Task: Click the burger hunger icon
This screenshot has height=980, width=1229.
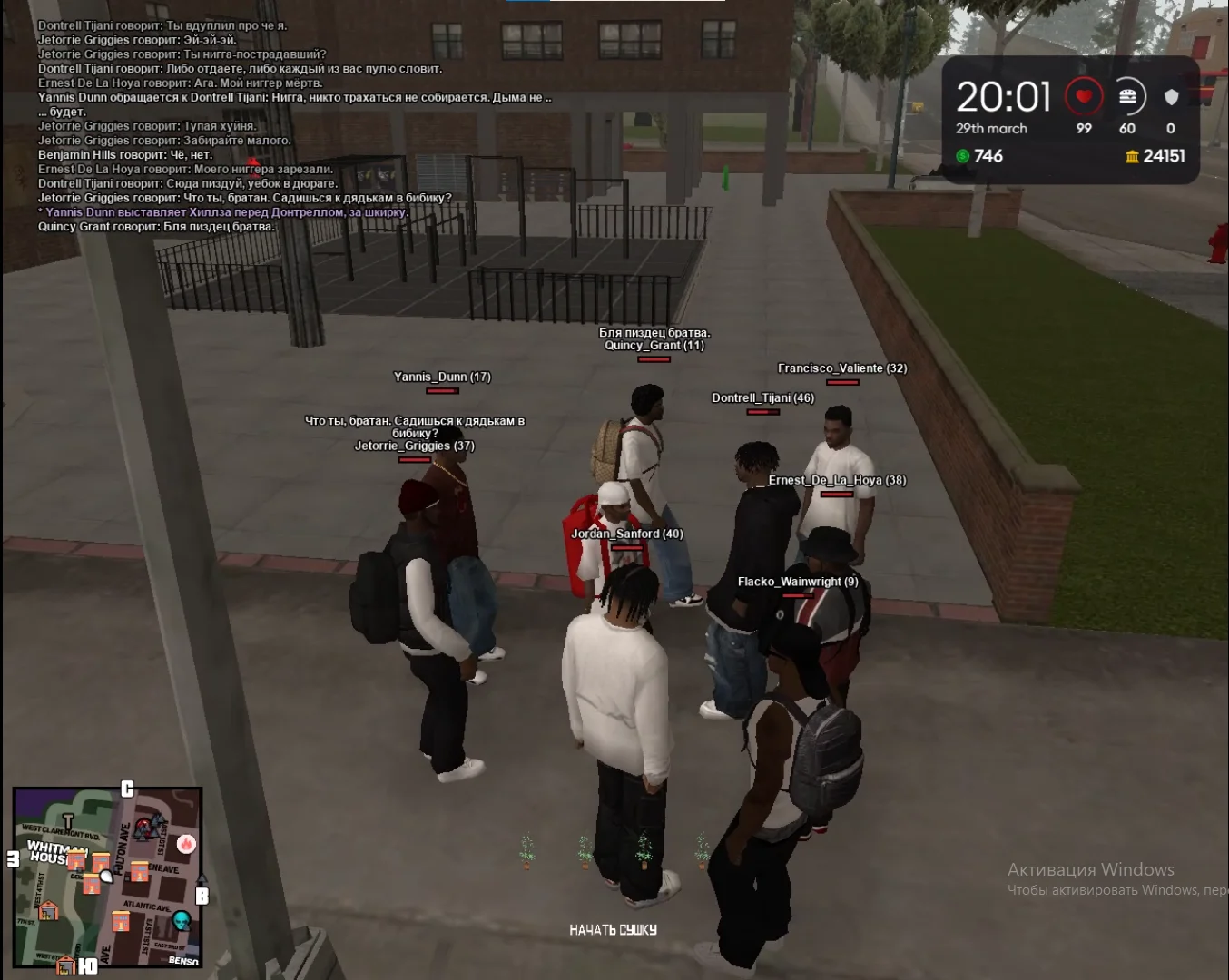Action: pyautogui.click(x=1127, y=96)
